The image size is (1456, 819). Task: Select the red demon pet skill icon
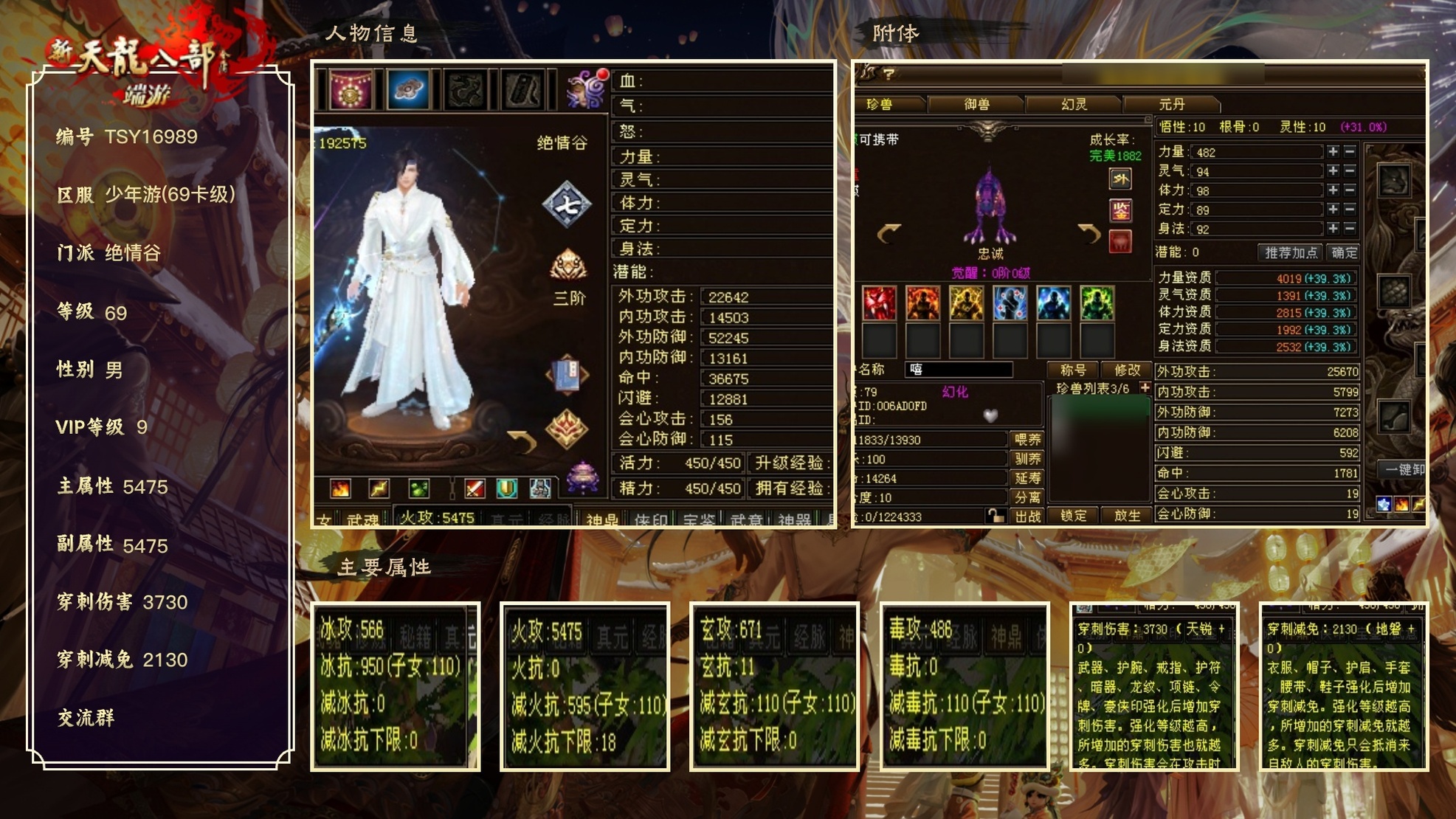[879, 303]
